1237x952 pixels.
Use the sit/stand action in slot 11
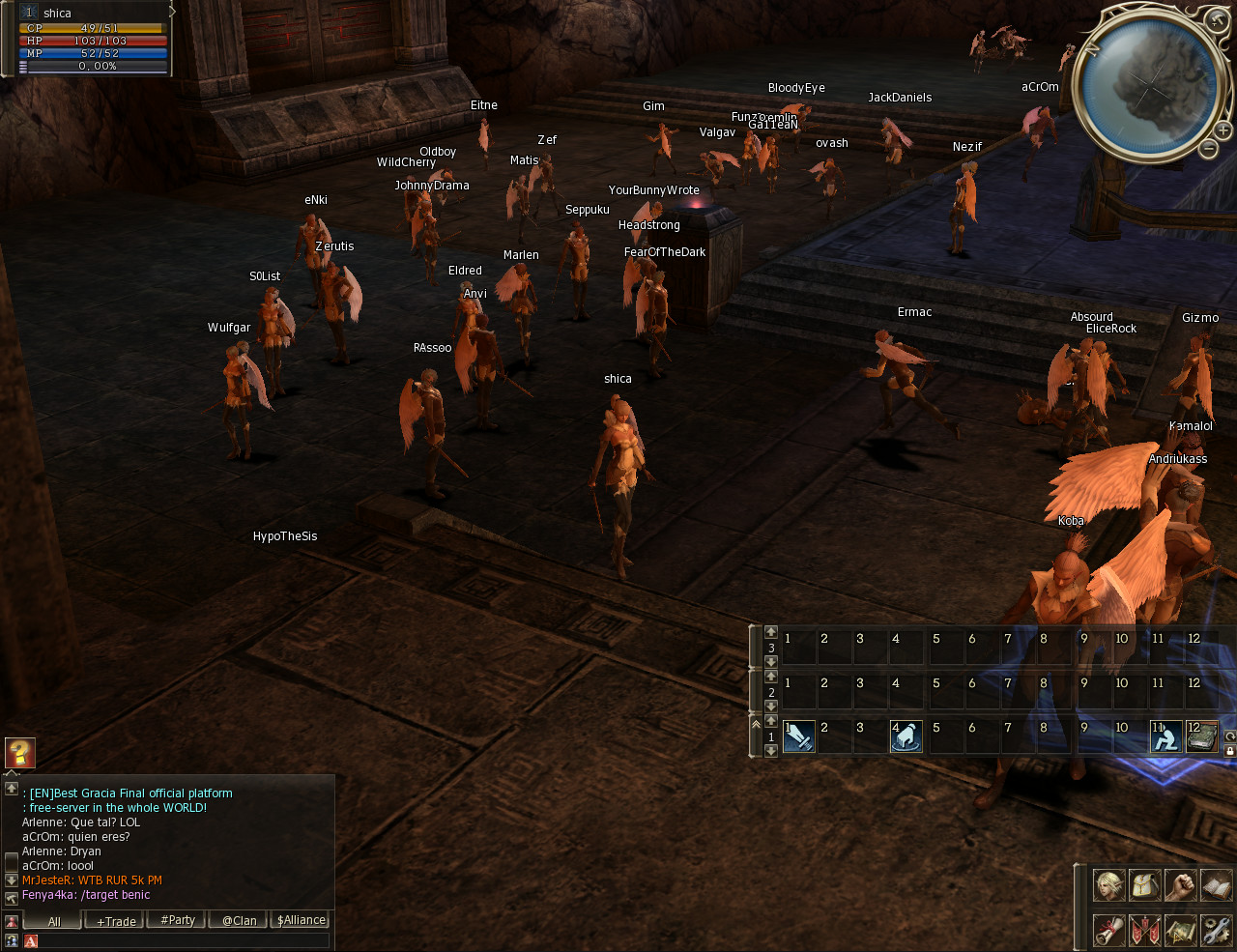(x=1165, y=736)
